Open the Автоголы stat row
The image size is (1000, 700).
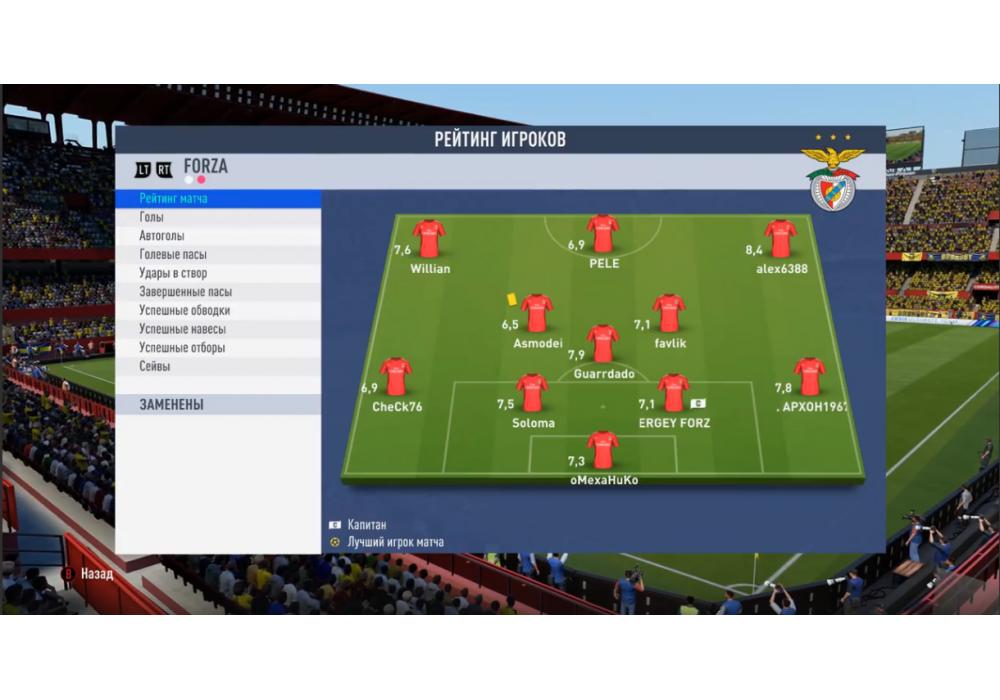pos(218,236)
